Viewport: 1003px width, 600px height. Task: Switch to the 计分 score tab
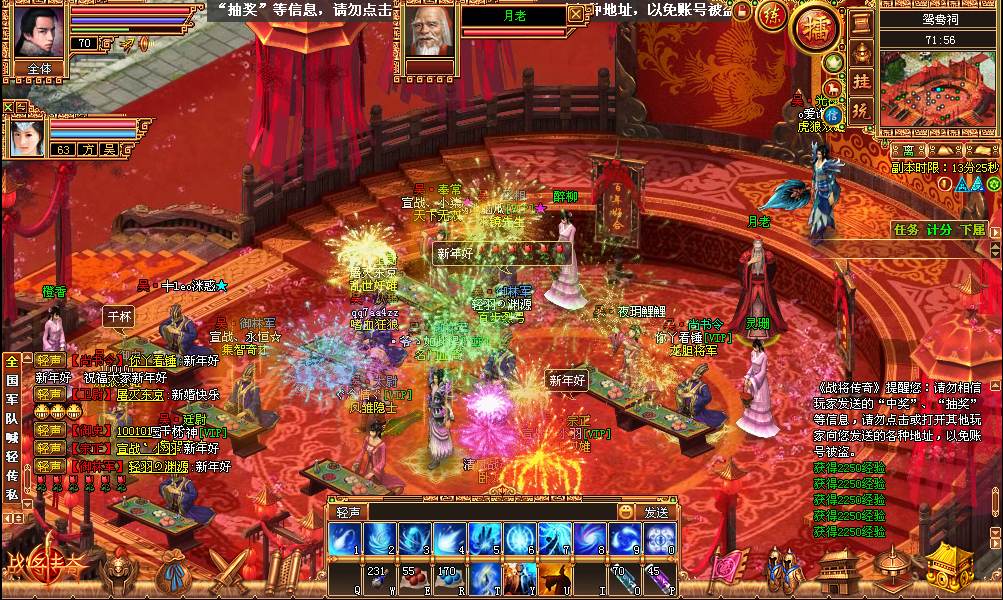click(x=939, y=229)
